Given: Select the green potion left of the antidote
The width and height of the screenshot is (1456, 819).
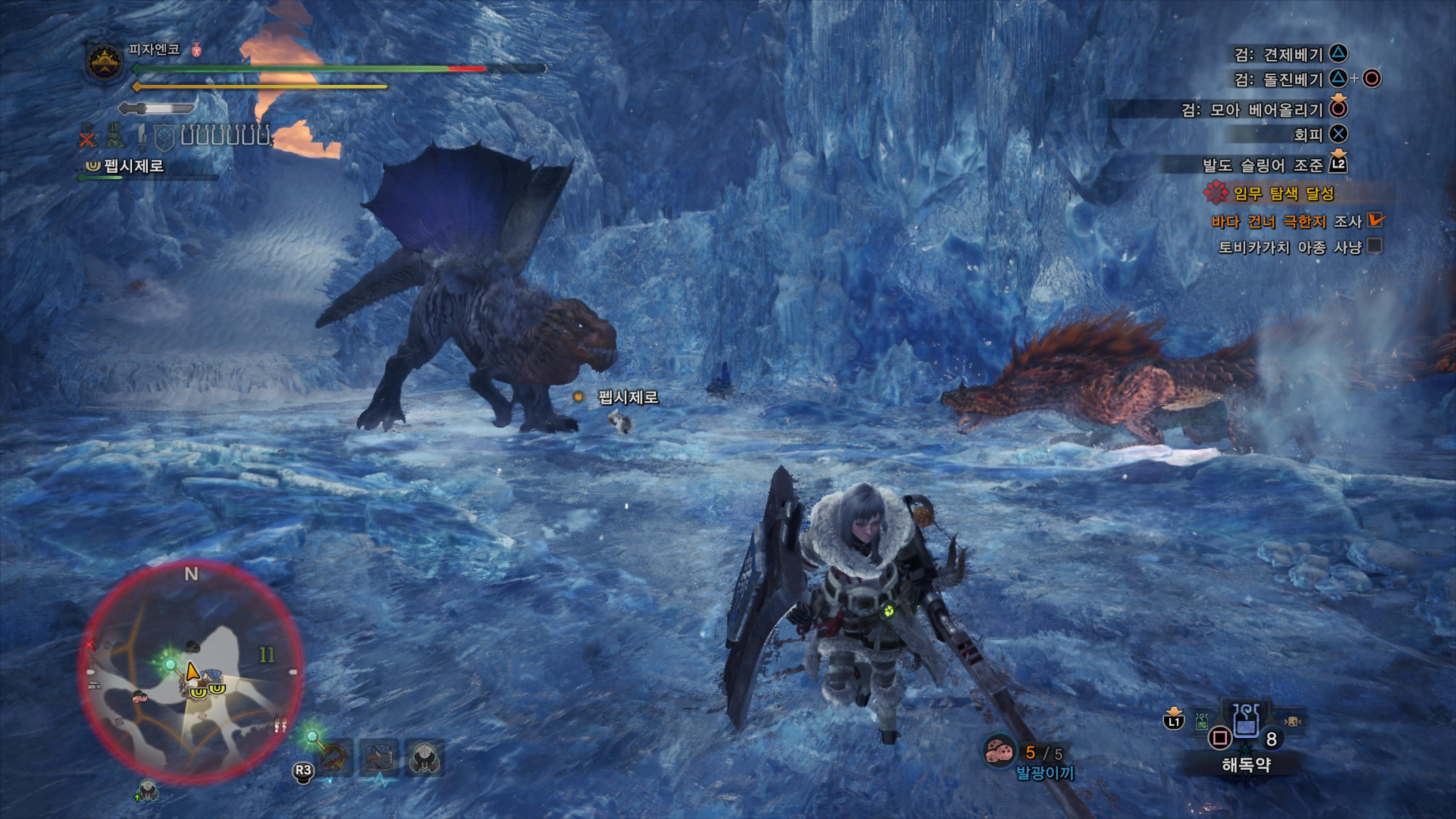Looking at the screenshot, I should pyautogui.click(x=1202, y=721).
